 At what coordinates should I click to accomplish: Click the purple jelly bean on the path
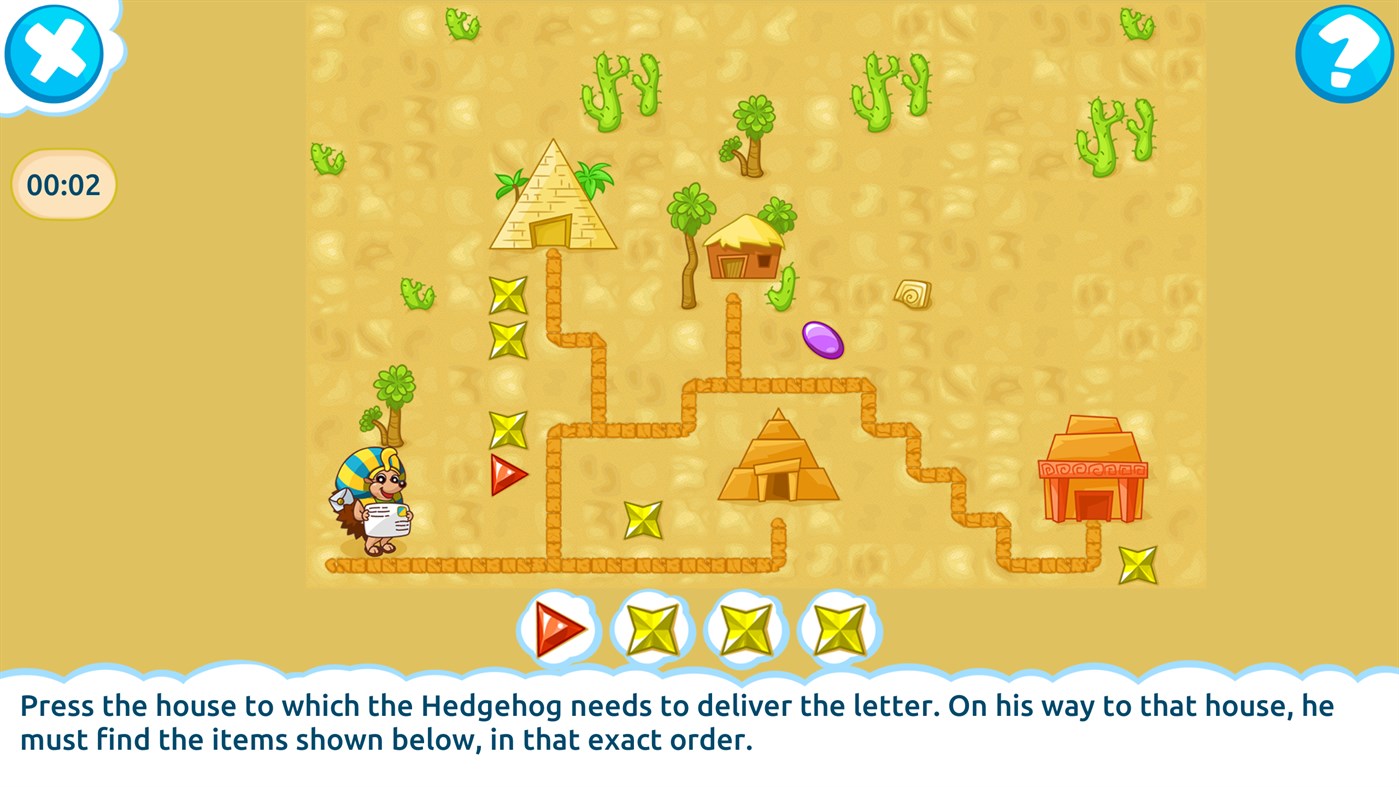822,342
